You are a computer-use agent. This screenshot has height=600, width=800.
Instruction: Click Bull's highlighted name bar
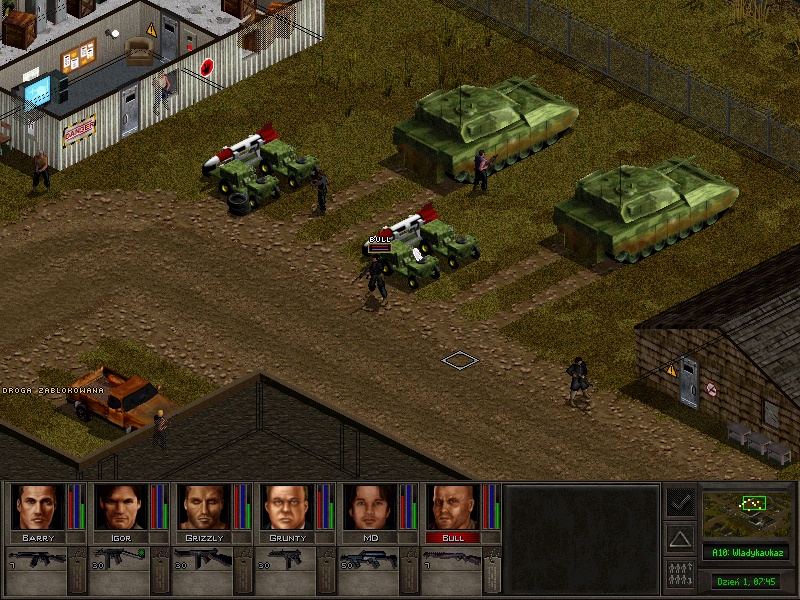(x=452, y=537)
